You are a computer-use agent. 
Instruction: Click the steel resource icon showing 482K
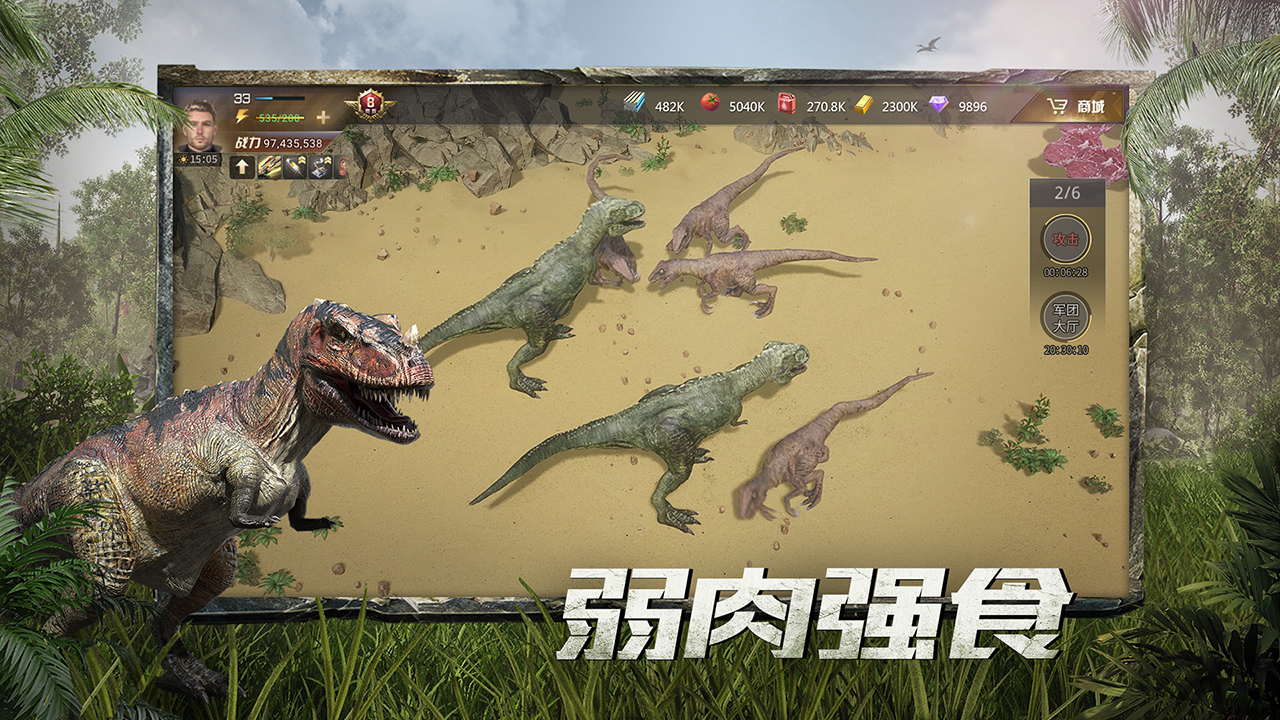[x=634, y=103]
